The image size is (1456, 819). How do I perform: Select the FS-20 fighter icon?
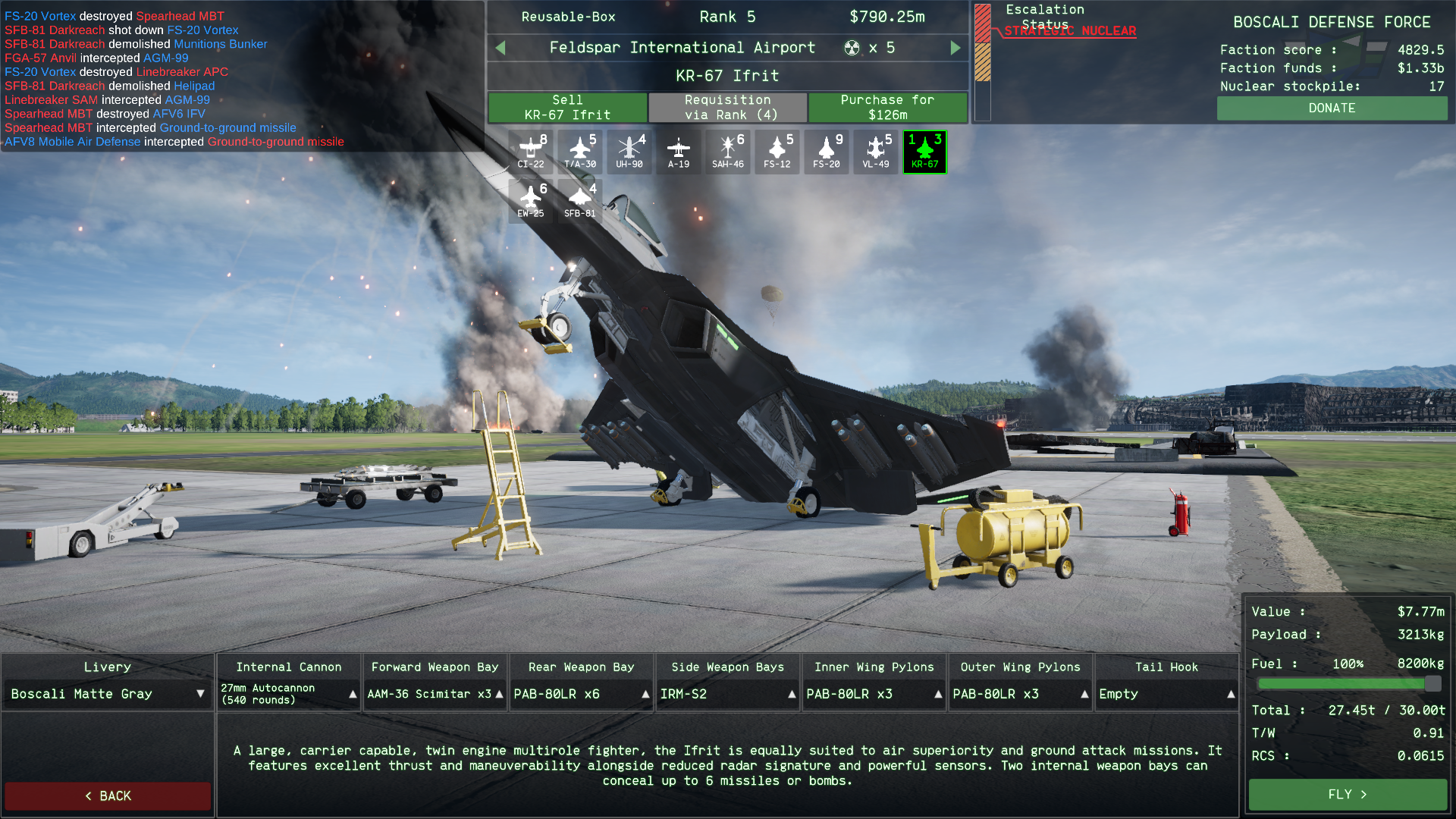tap(827, 152)
